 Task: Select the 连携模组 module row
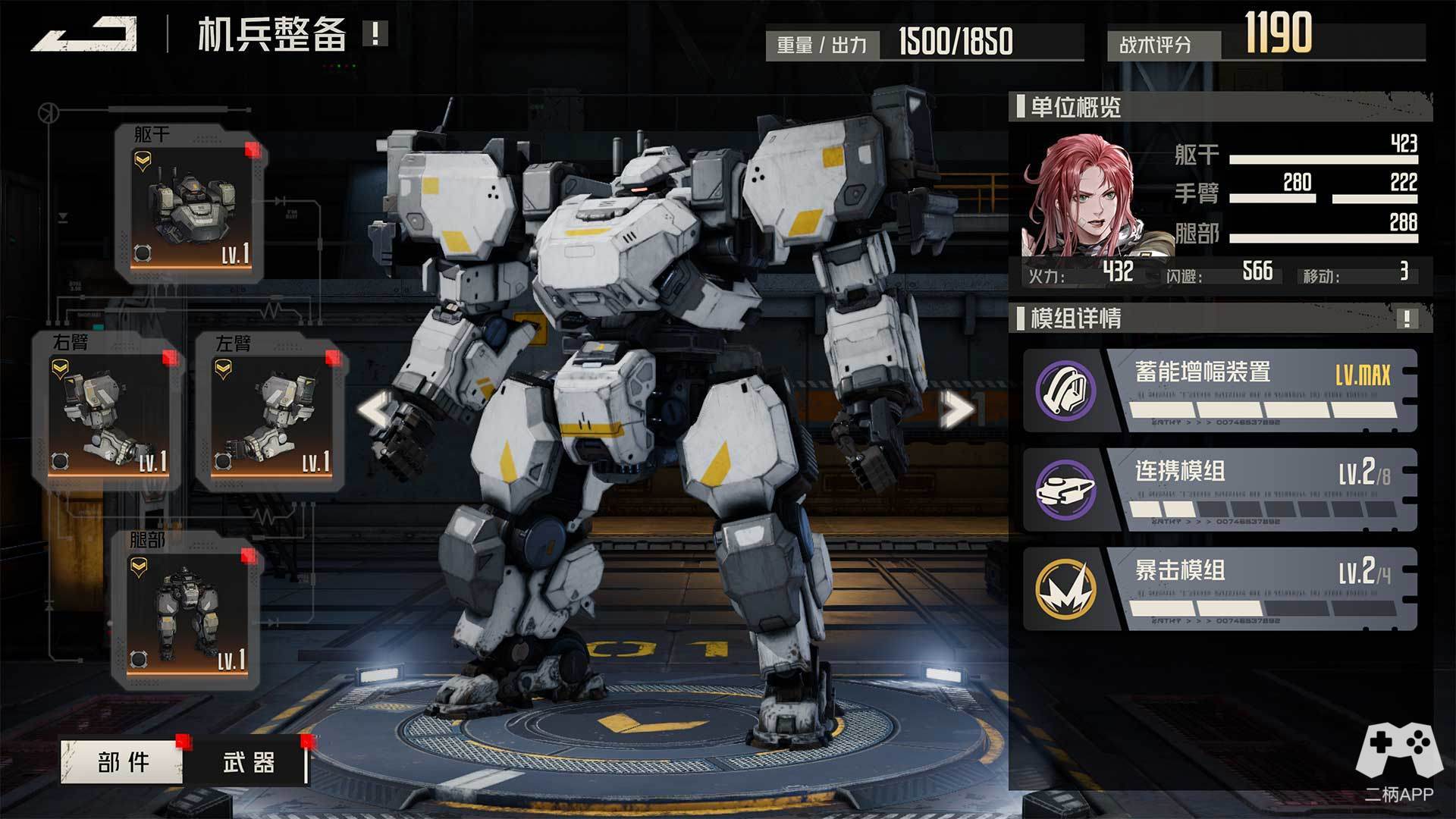[x=1219, y=490]
